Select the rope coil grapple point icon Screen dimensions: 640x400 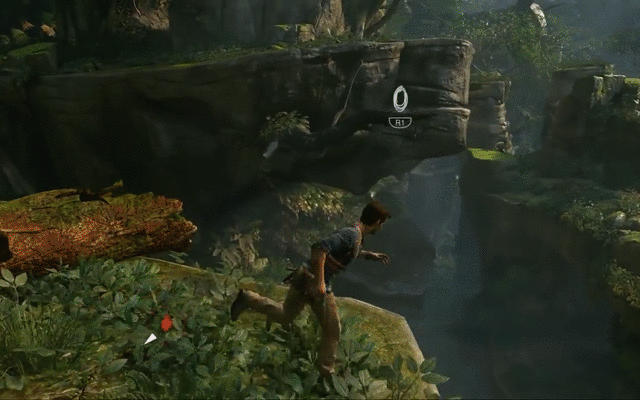click(400, 98)
